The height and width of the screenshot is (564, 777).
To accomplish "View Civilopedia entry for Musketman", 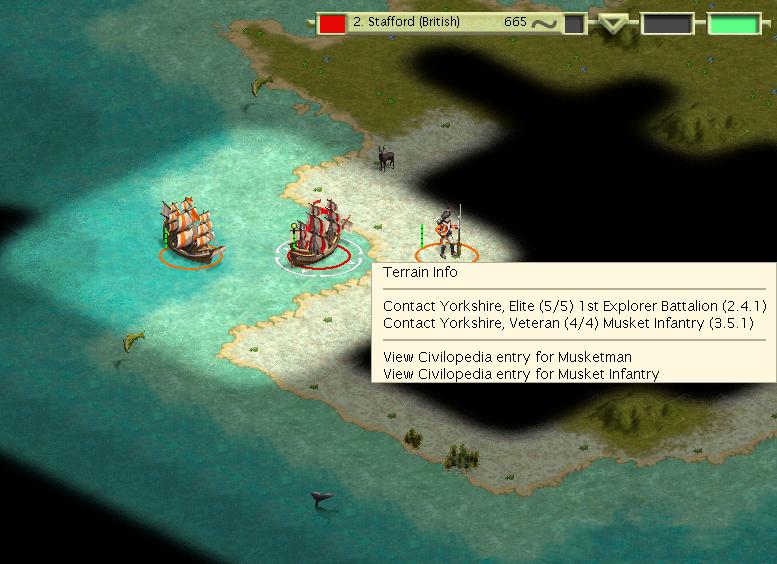I will pos(507,357).
